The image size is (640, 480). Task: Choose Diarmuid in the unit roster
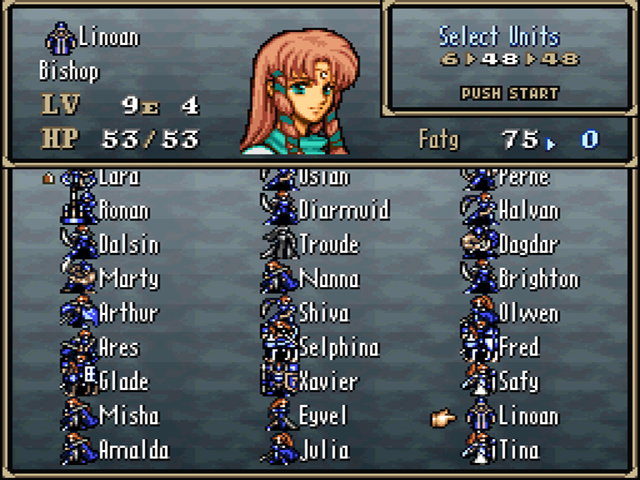pos(343,211)
